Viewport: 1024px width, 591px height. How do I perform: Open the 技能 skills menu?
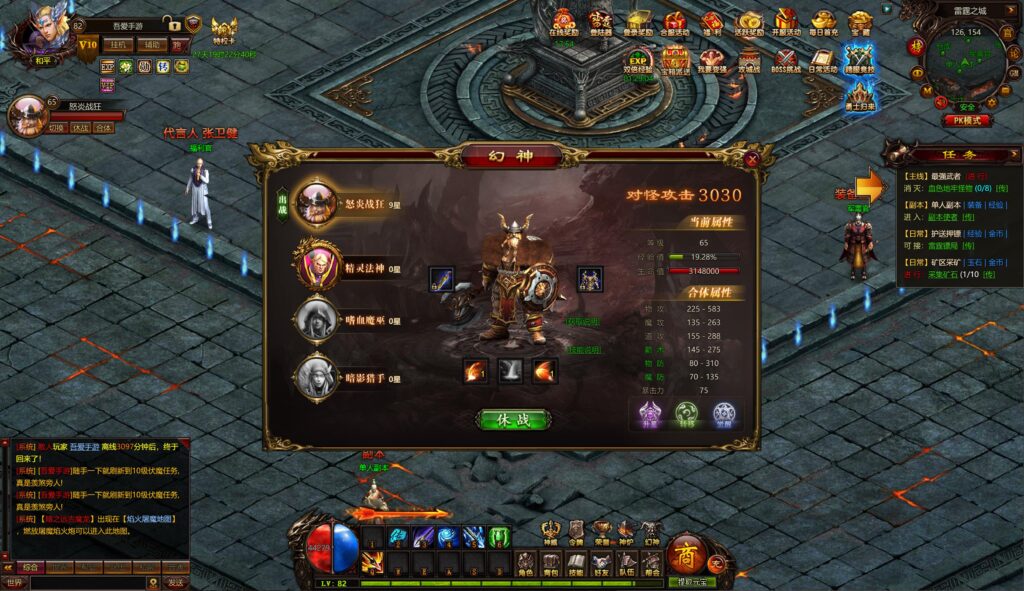[576, 566]
